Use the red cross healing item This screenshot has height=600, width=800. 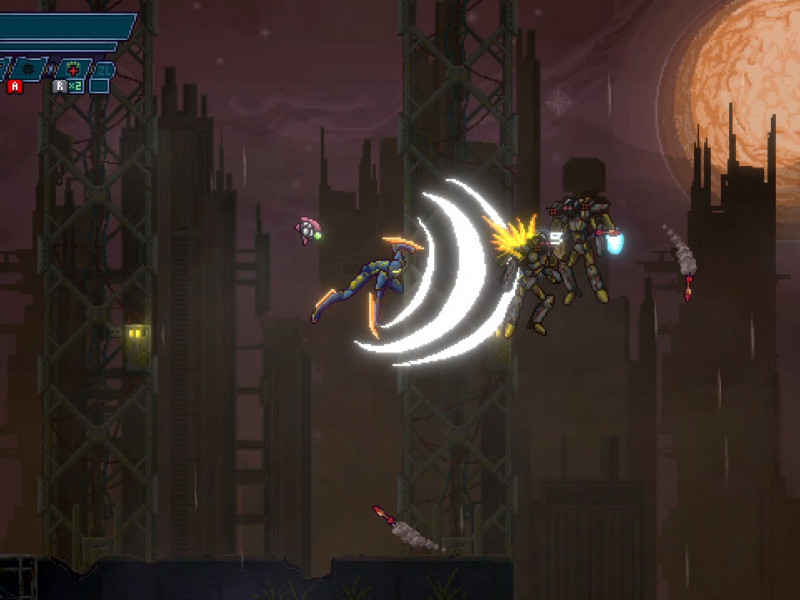pyautogui.click(x=72, y=70)
